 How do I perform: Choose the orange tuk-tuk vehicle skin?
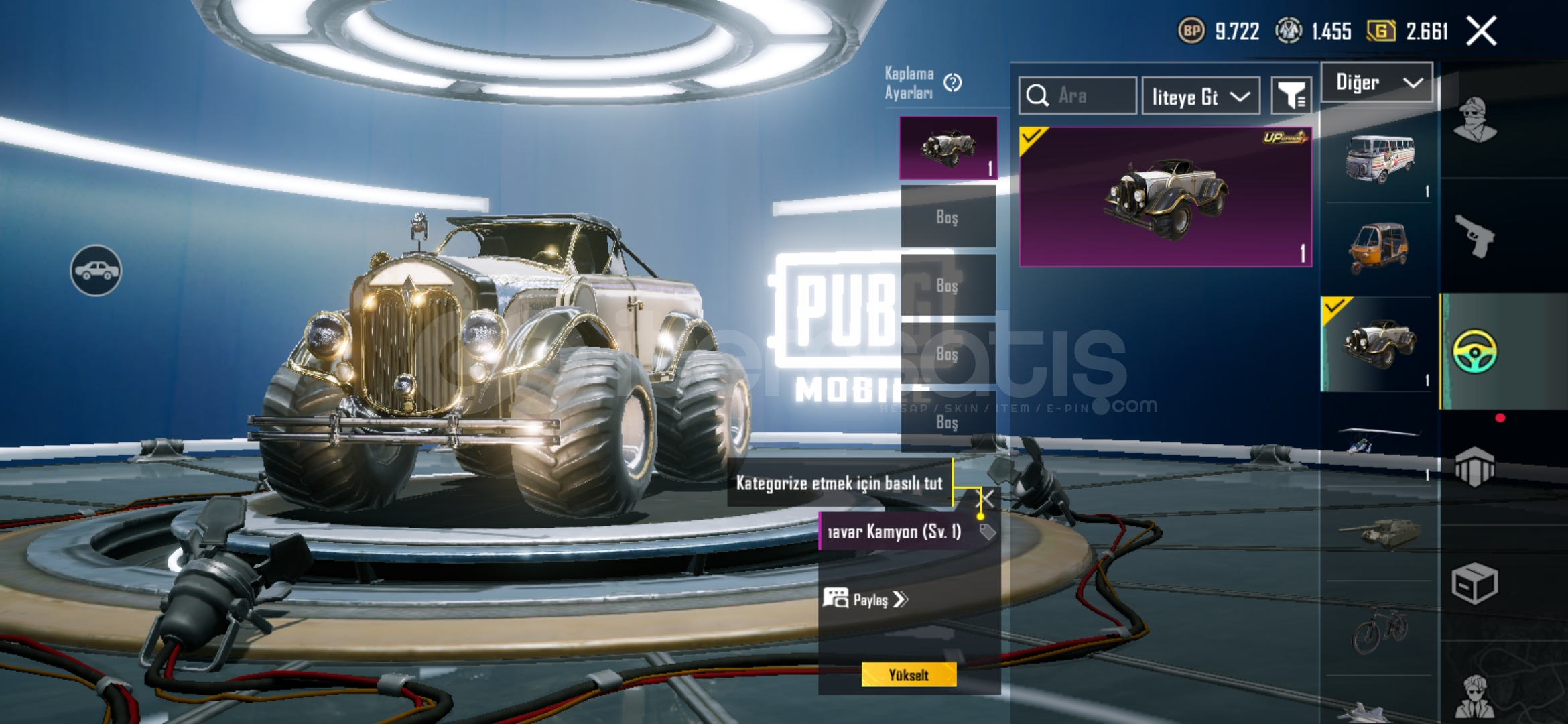coord(1378,249)
